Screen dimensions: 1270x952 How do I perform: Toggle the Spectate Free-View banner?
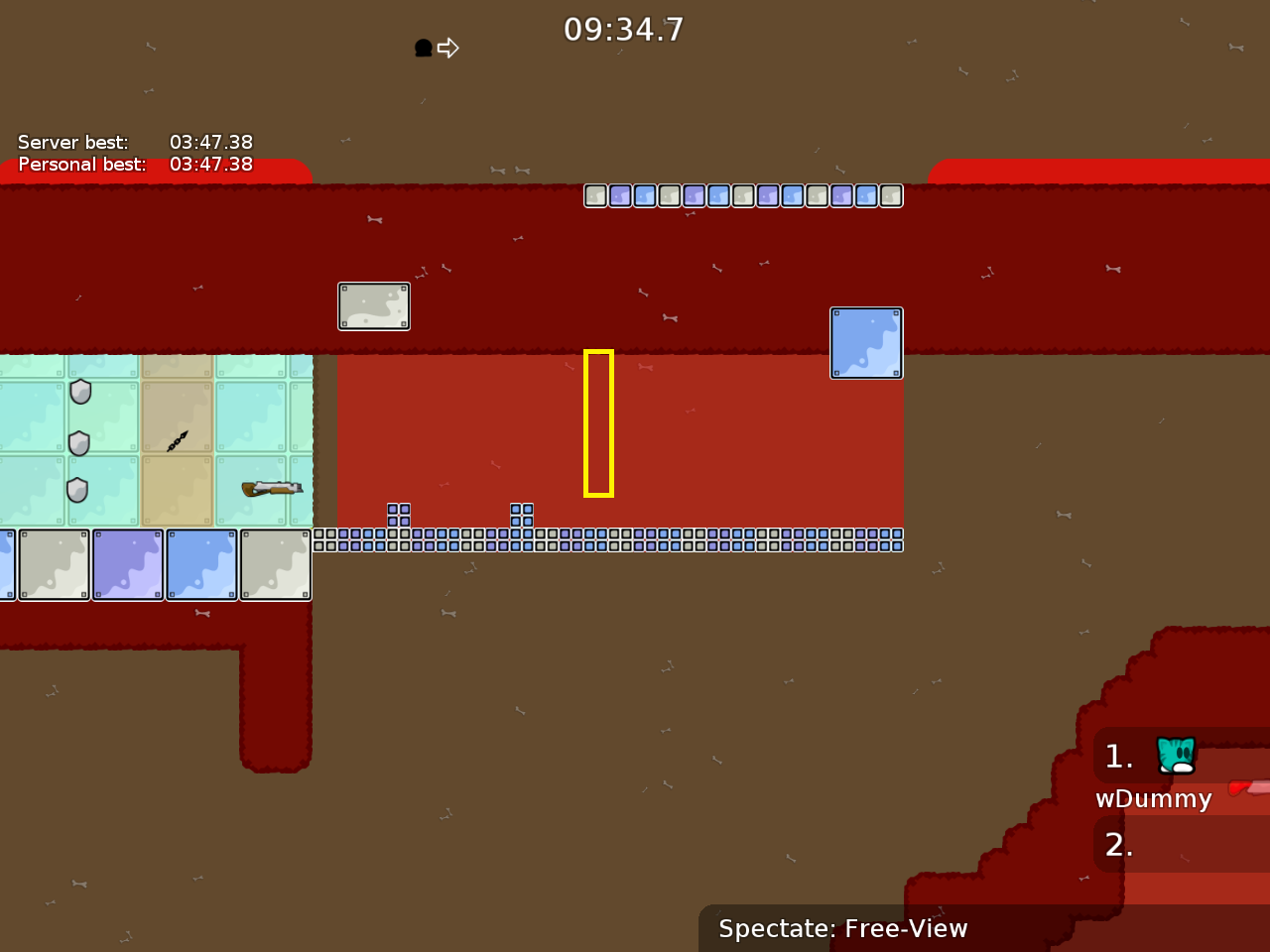click(x=842, y=928)
